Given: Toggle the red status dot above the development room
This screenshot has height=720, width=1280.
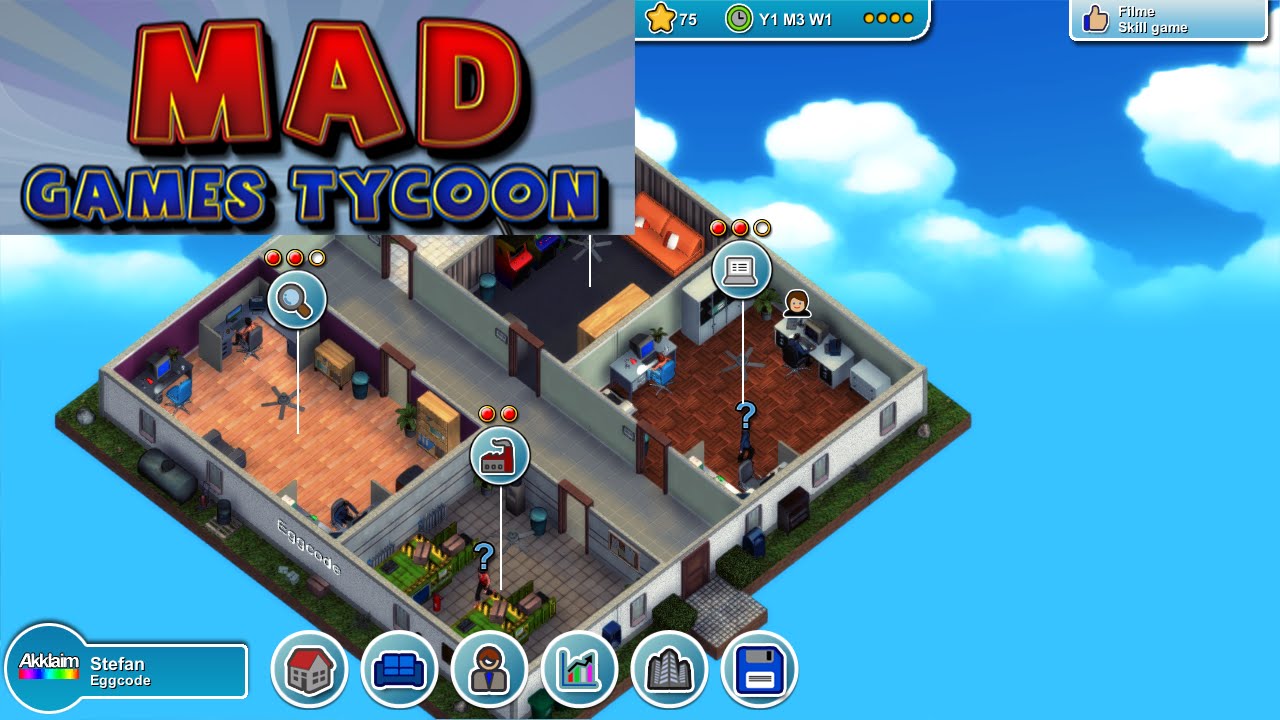Looking at the screenshot, I should [x=717, y=227].
